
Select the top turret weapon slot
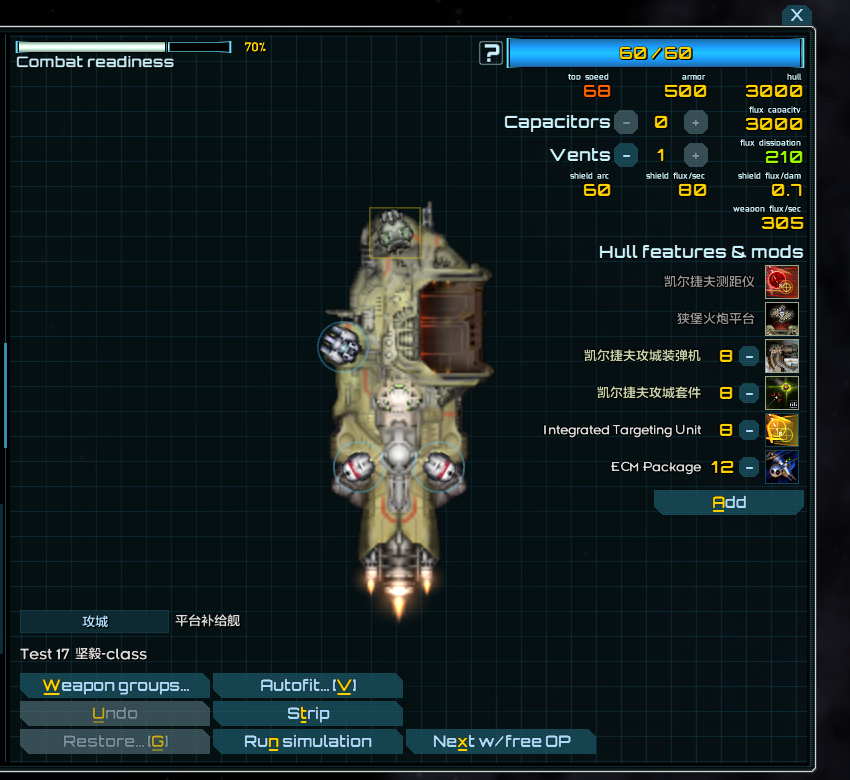[x=395, y=232]
